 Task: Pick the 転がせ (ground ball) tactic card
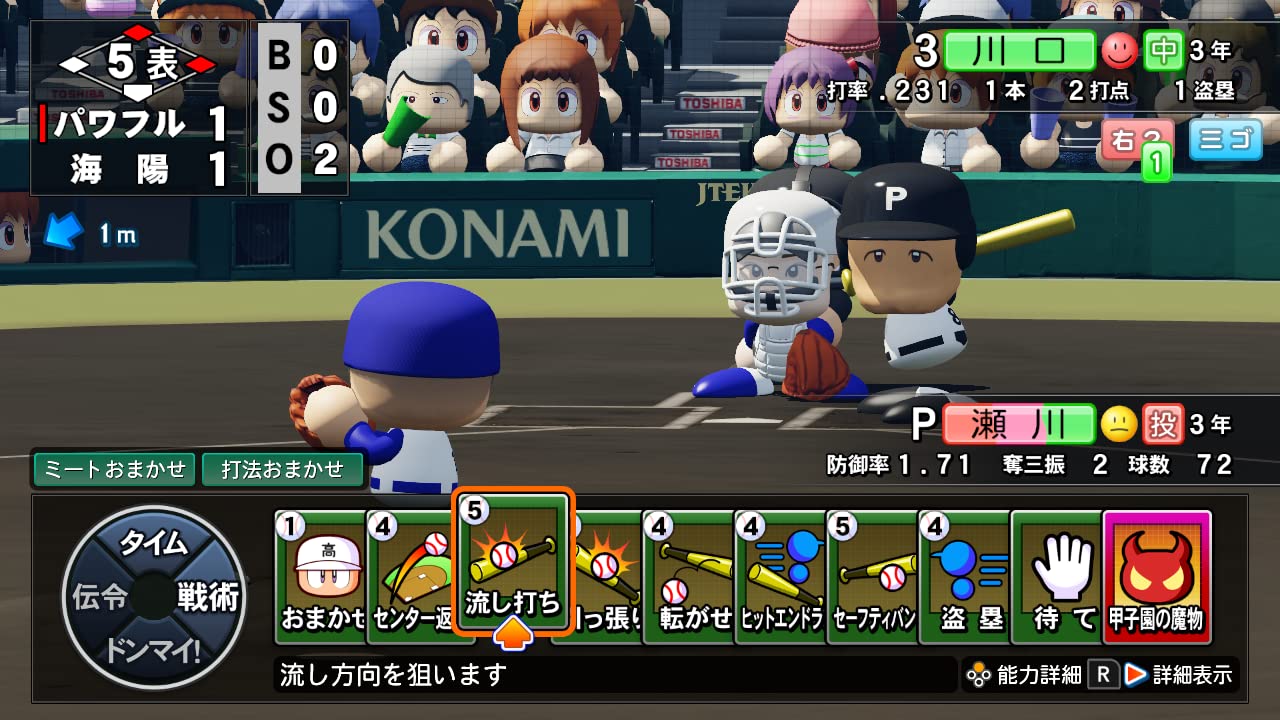[x=688, y=570]
